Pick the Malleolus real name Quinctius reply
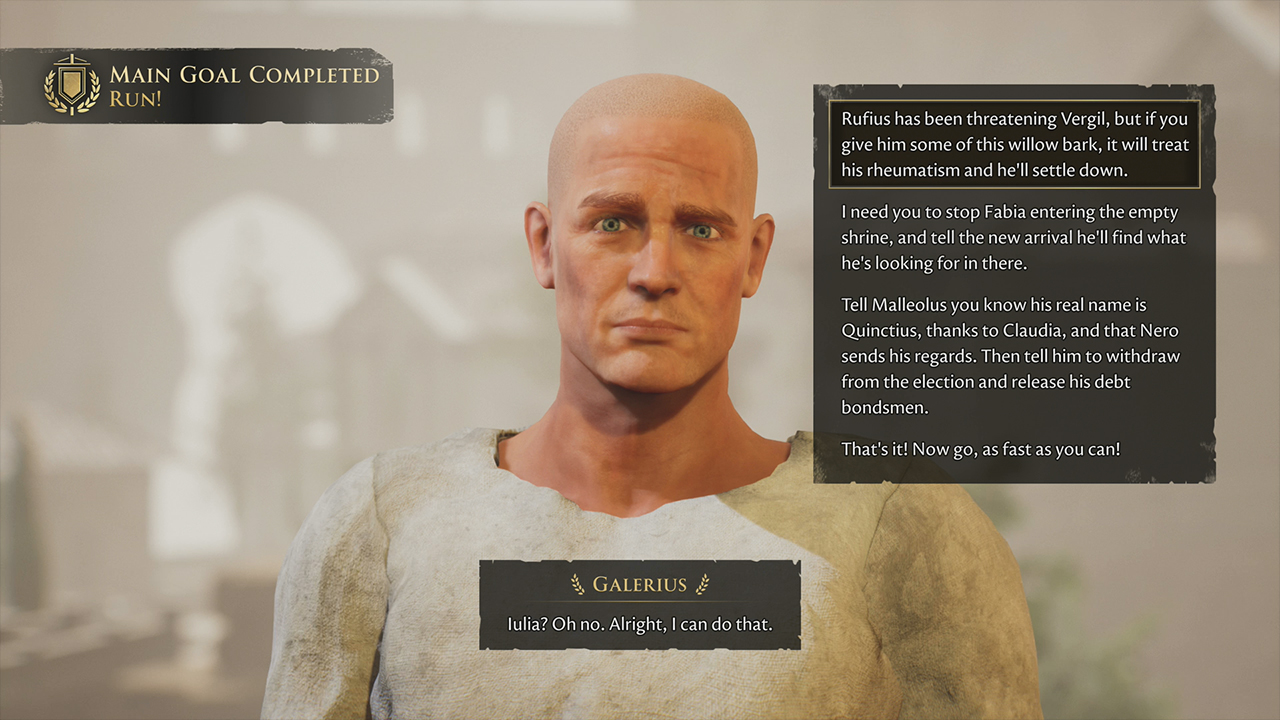Viewport: 1280px width, 720px height. 1014,356
